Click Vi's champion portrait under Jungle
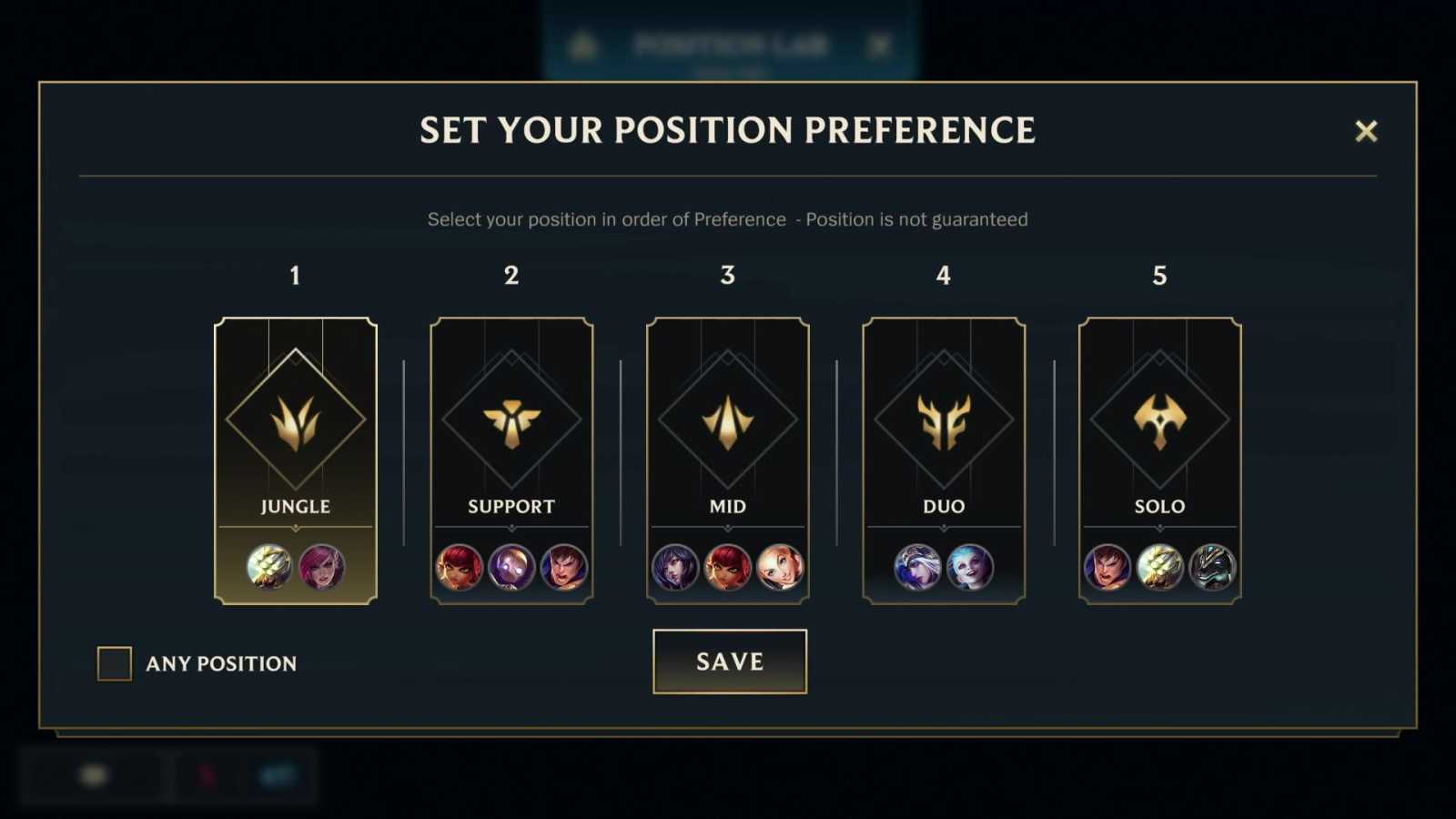This screenshot has width=1456, height=819. coord(323,567)
